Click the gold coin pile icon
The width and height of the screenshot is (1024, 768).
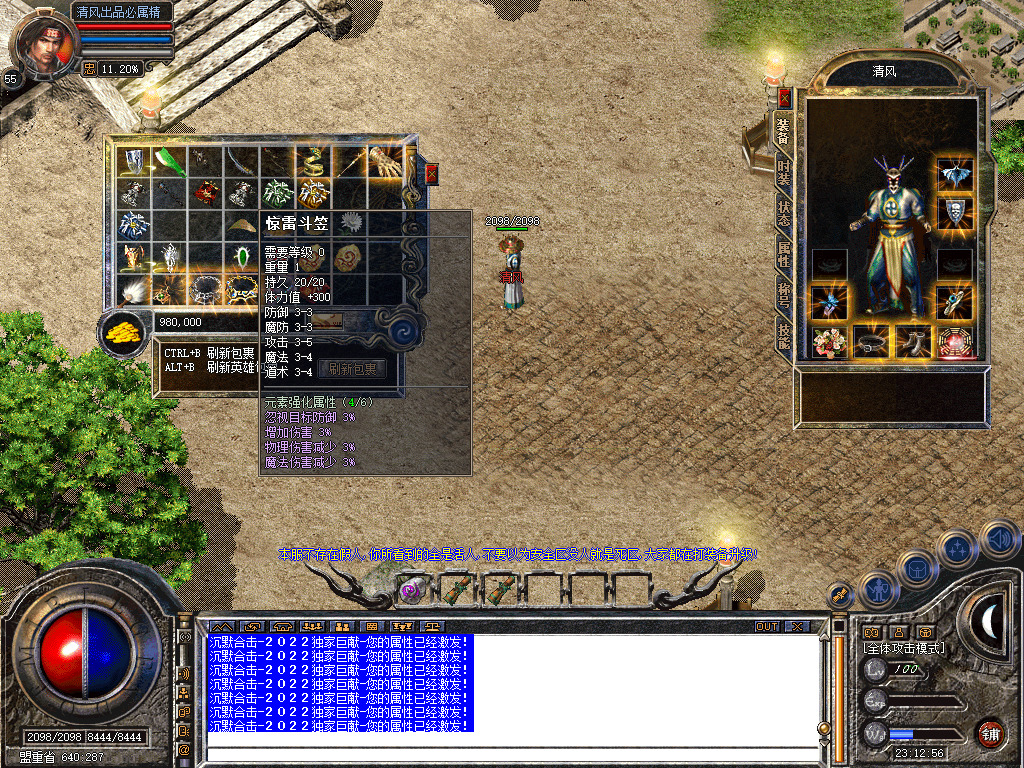[x=124, y=329]
